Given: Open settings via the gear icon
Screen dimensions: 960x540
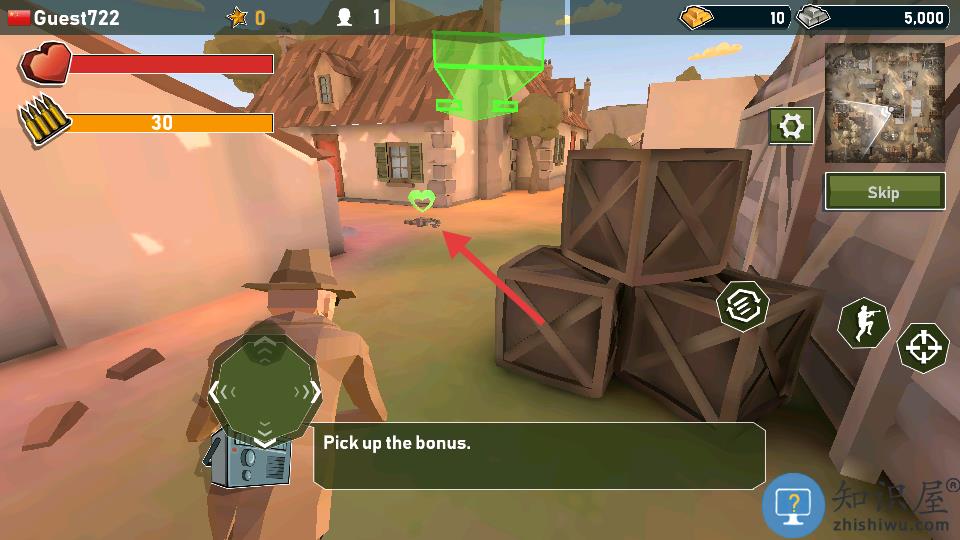Looking at the screenshot, I should [x=790, y=127].
